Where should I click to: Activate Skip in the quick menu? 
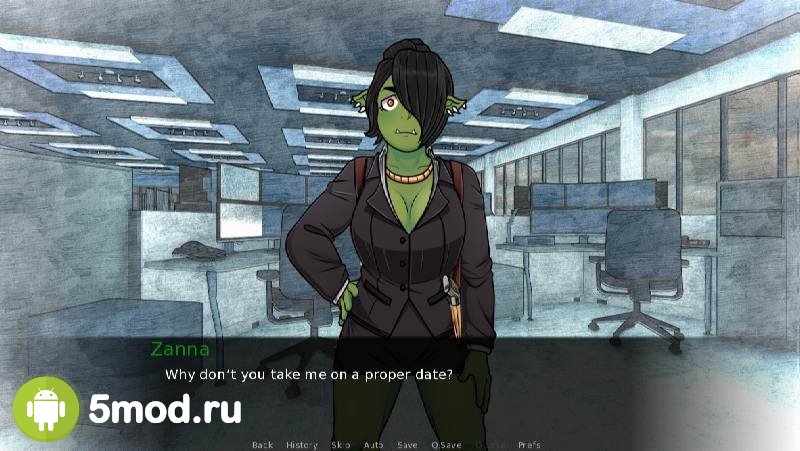coord(341,444)
